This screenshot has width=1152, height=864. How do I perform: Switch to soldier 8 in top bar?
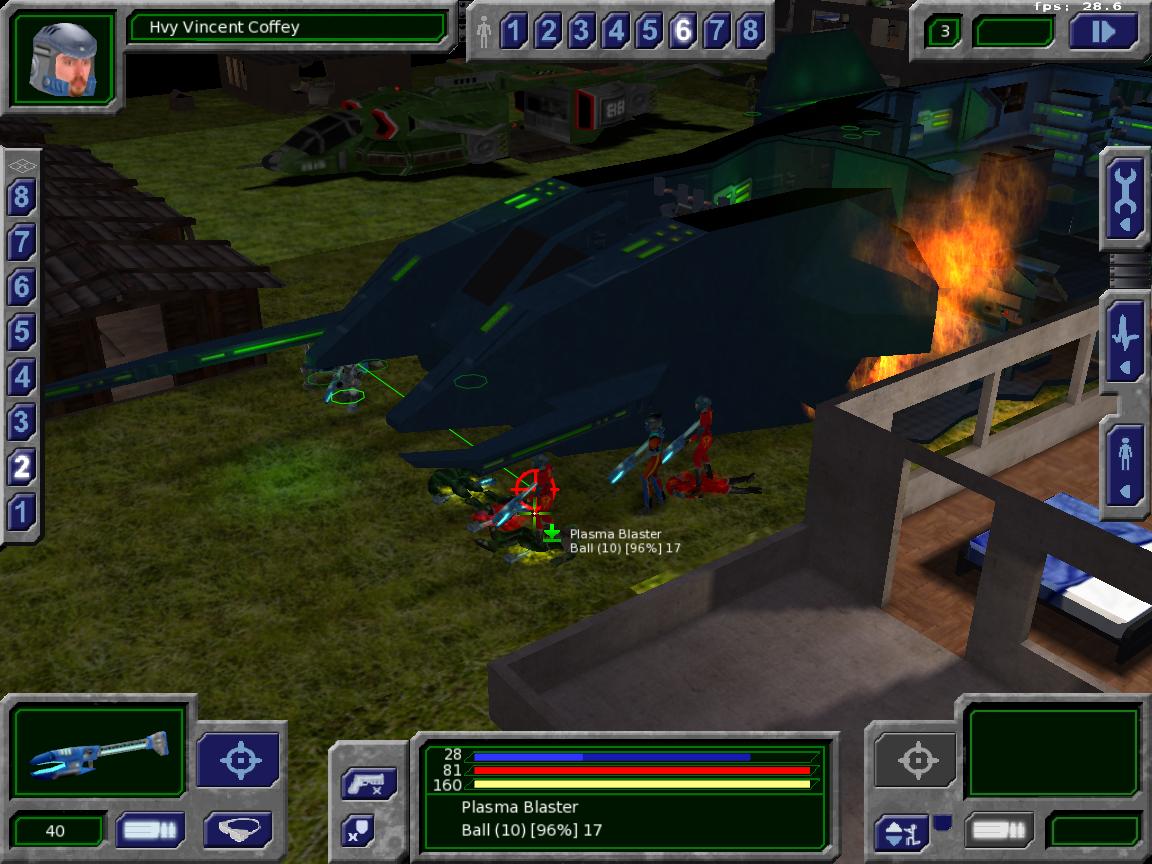pos(750,32)
